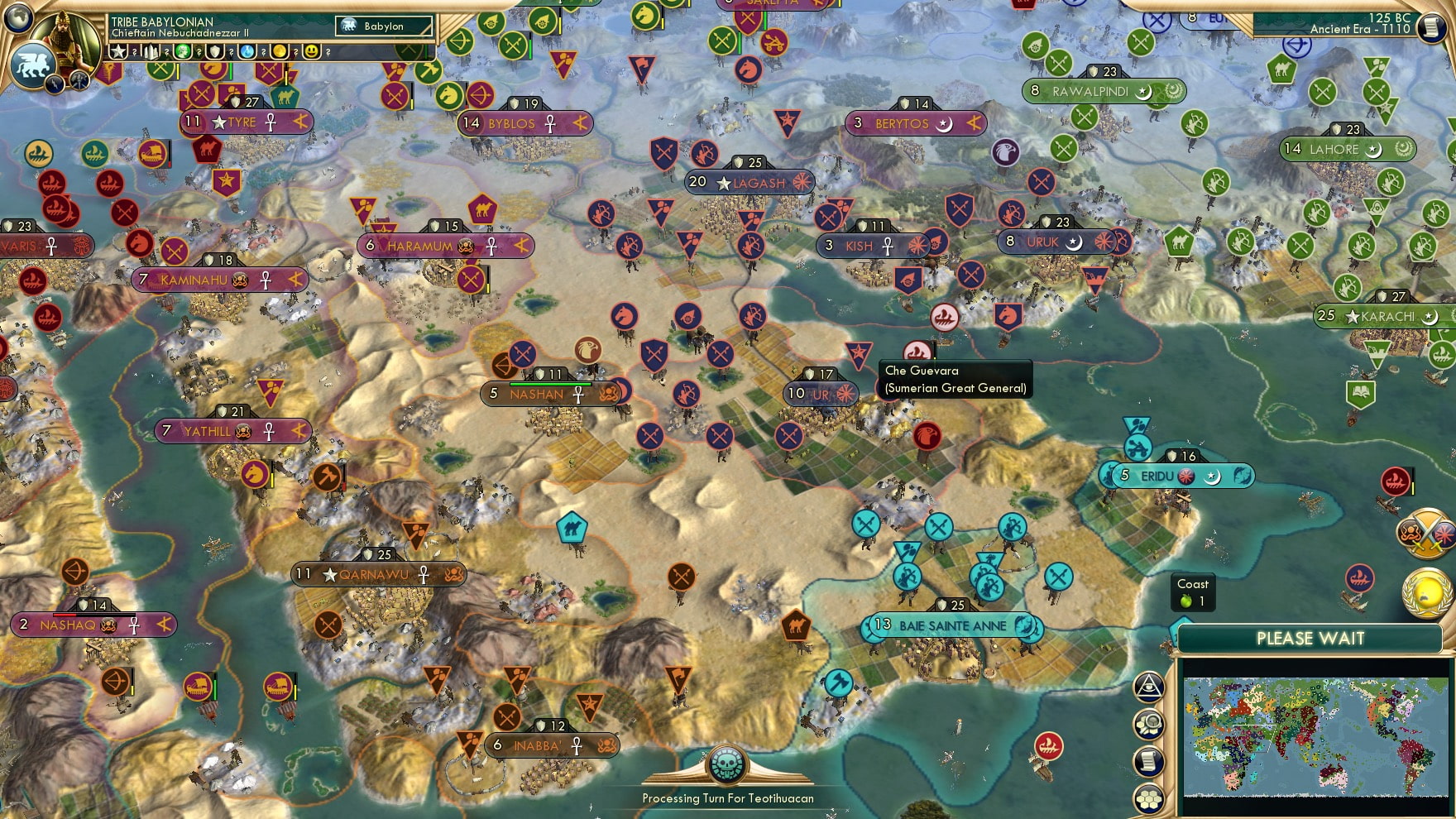Select the gold coin icon on the top ribbon
This screenshot has width=1456, height=819.
point(278,52)
